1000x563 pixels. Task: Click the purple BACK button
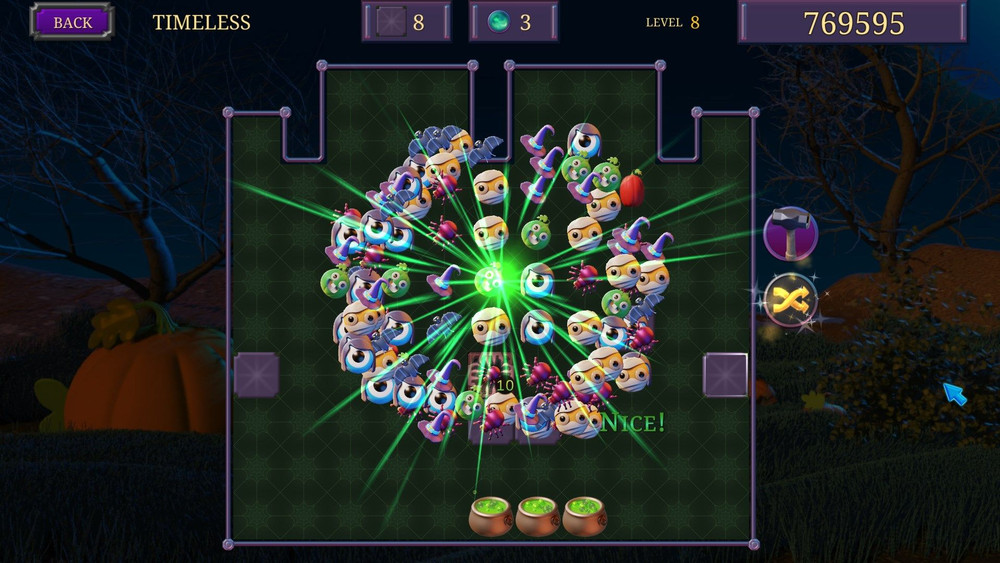point(72,22)
